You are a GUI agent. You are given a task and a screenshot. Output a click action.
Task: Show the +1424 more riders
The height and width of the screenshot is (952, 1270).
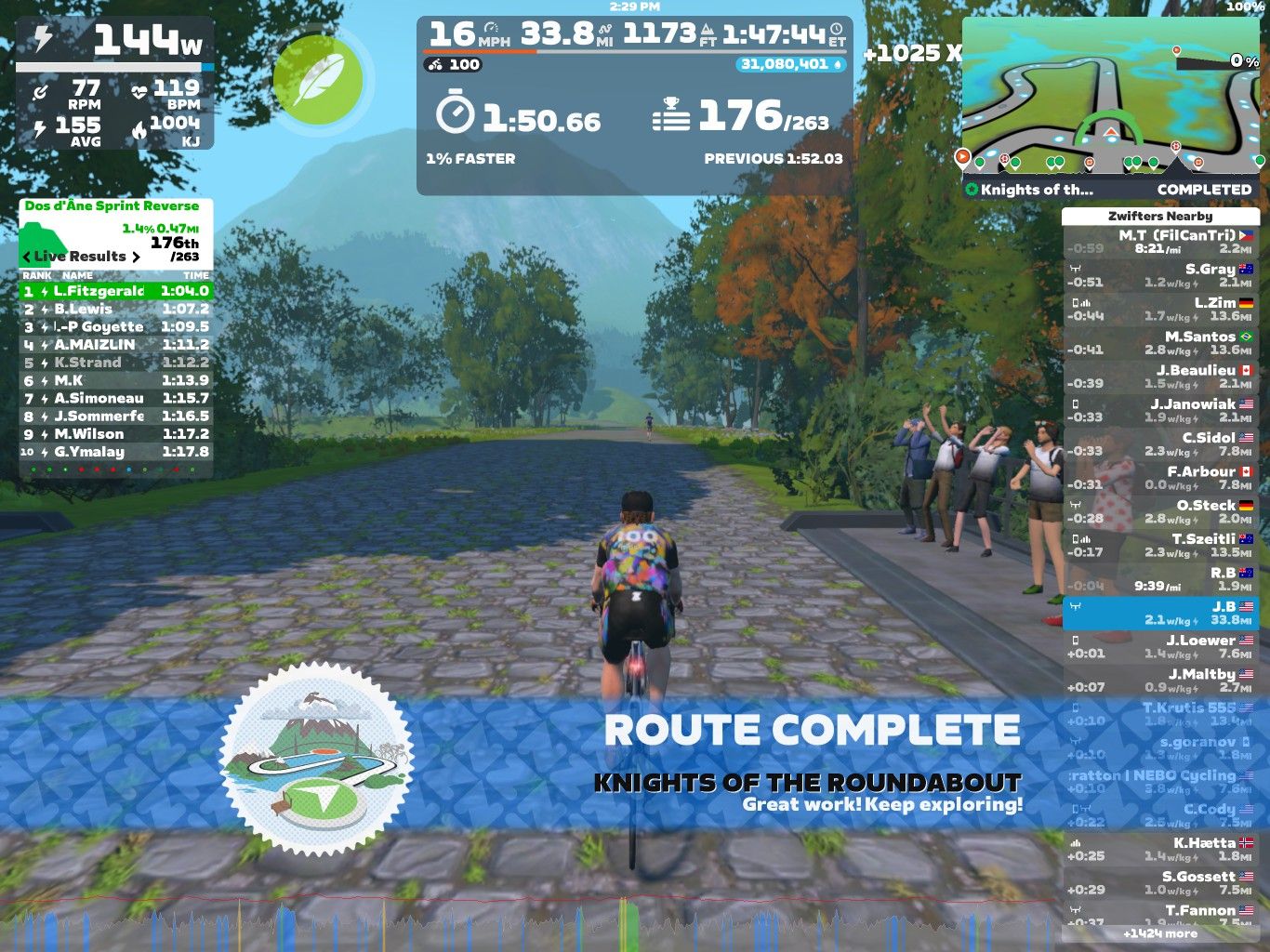pos(1159,933)
